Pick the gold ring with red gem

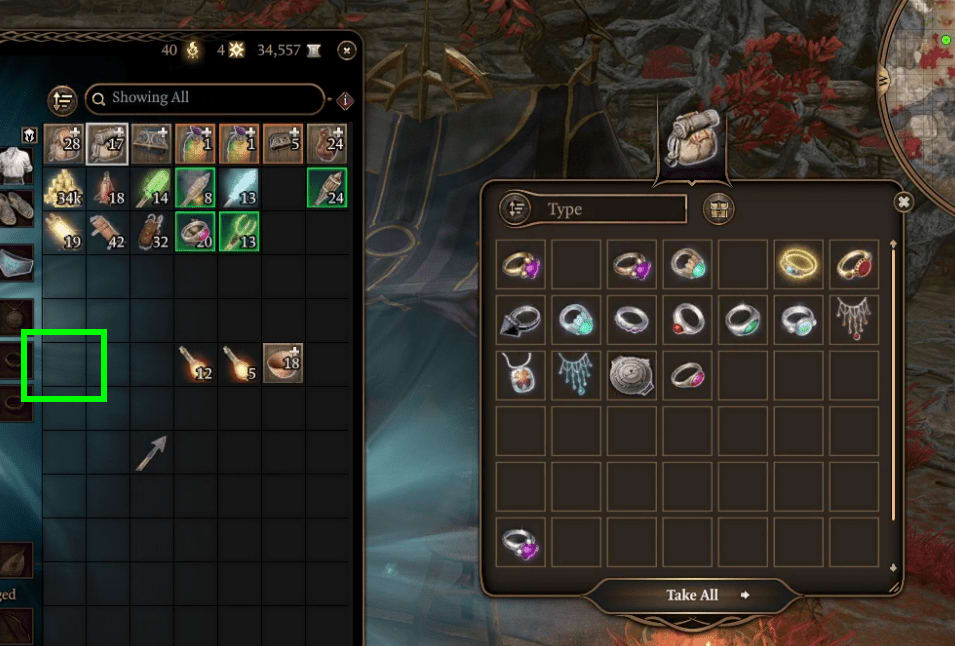click(853, 264)
